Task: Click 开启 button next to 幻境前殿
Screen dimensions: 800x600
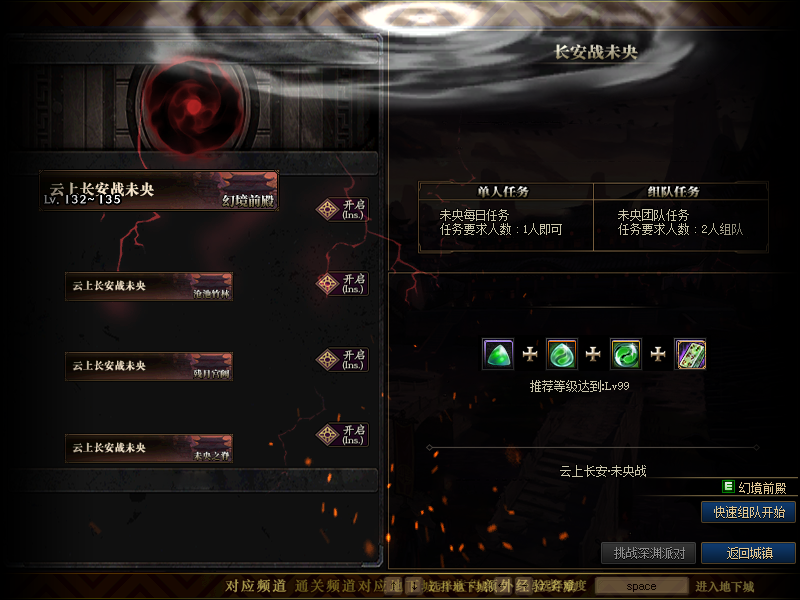Action: tap(343, 209)
